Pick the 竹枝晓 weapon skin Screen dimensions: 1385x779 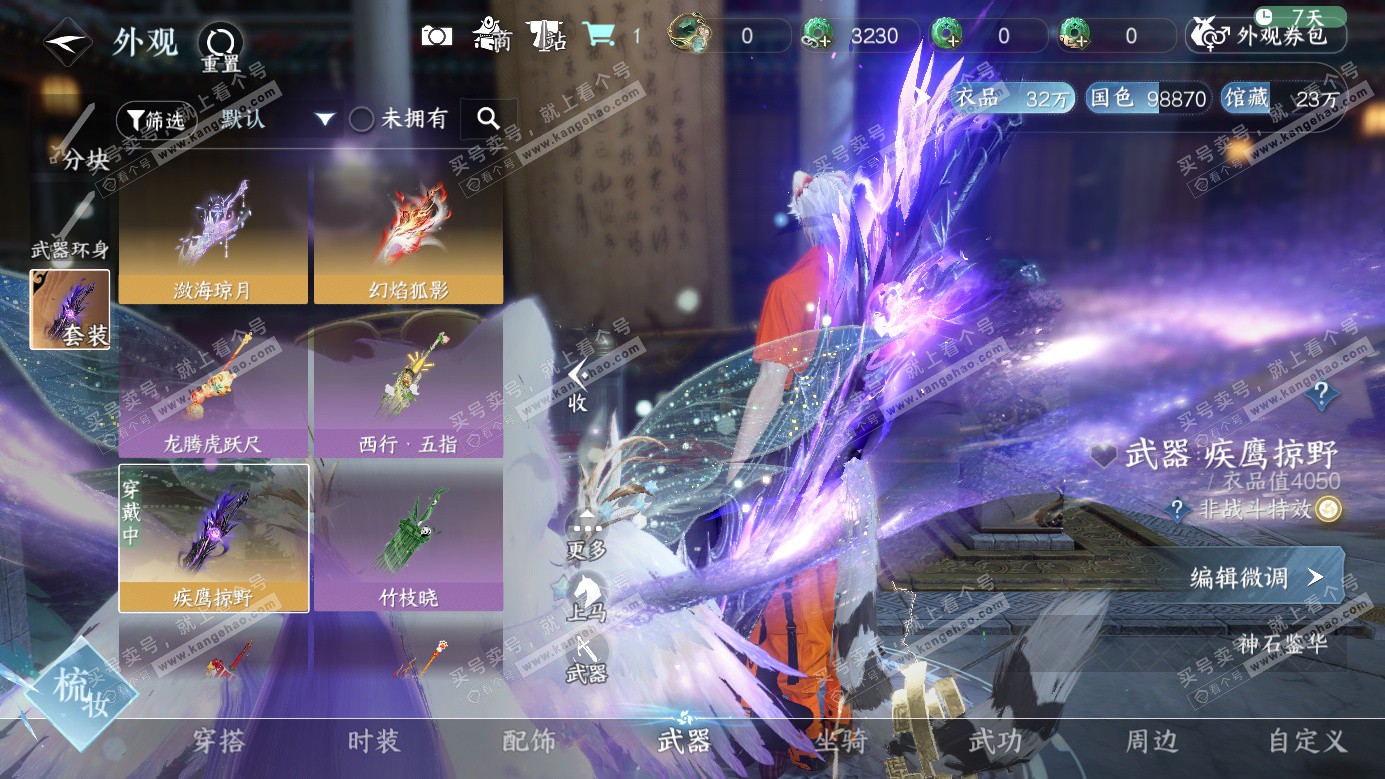pos(408,541)
